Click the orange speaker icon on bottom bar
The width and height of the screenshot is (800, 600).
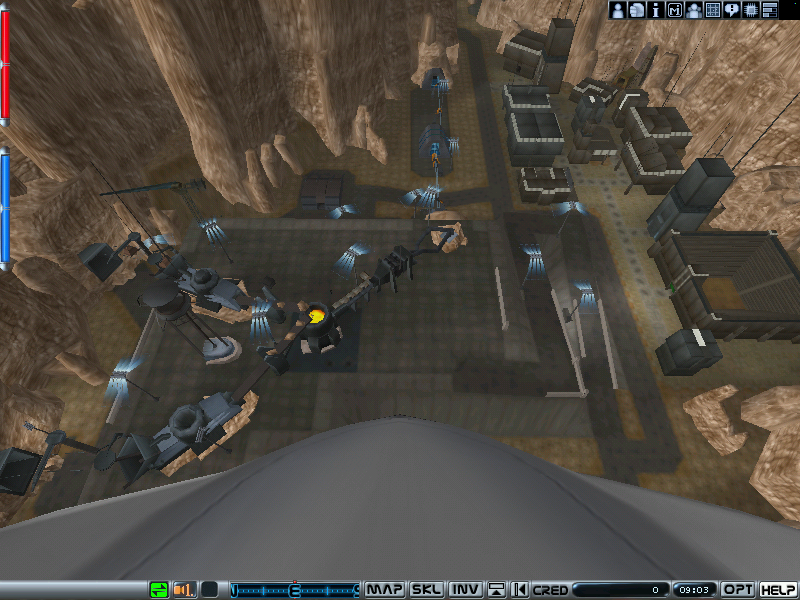click(x=184, y=590)
